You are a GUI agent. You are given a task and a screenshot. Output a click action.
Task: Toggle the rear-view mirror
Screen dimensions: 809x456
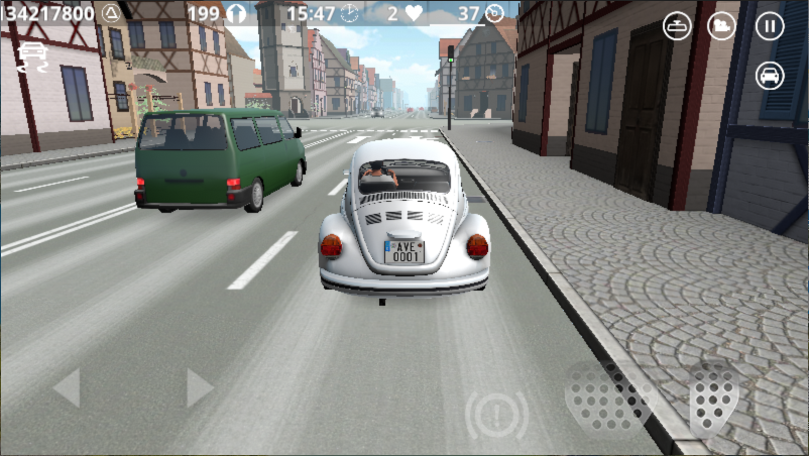(678, 26)
